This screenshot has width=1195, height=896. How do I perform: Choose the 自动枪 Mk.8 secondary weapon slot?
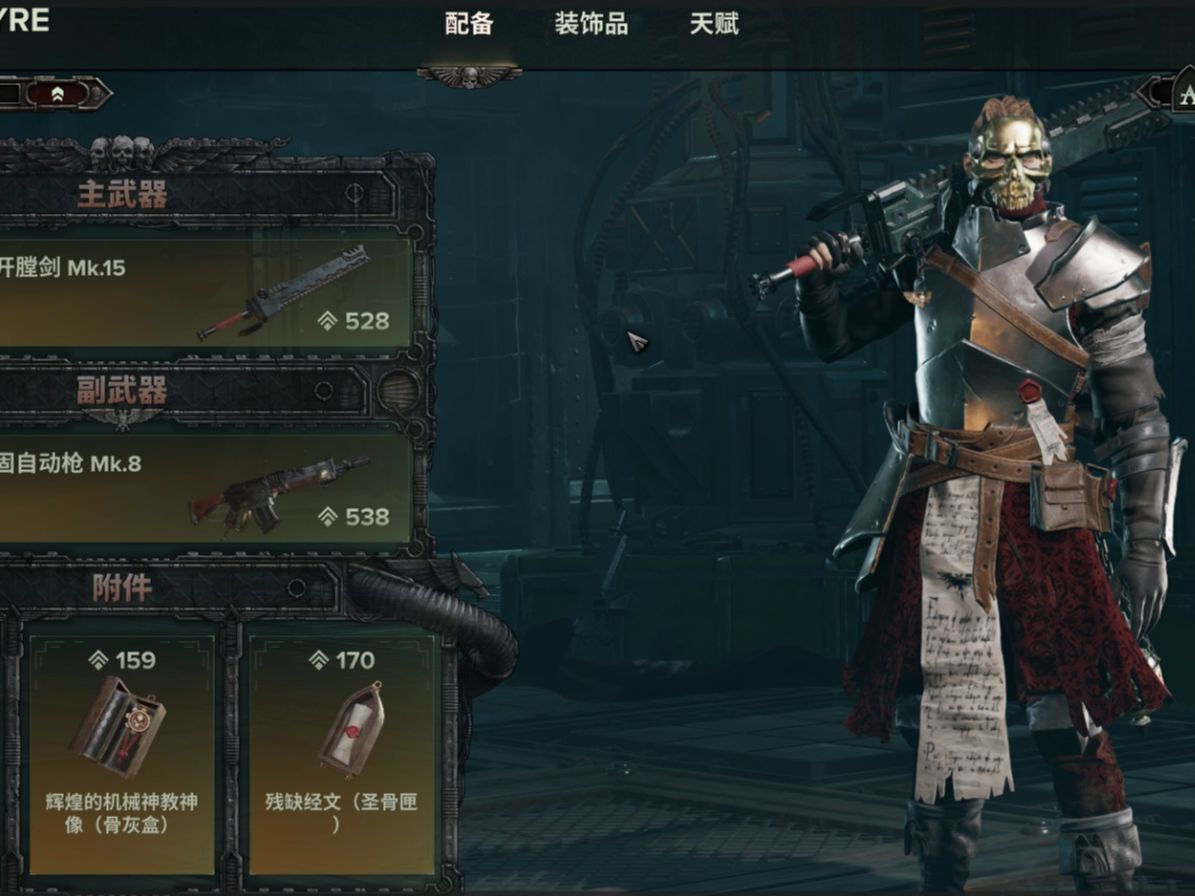(205, 489)
